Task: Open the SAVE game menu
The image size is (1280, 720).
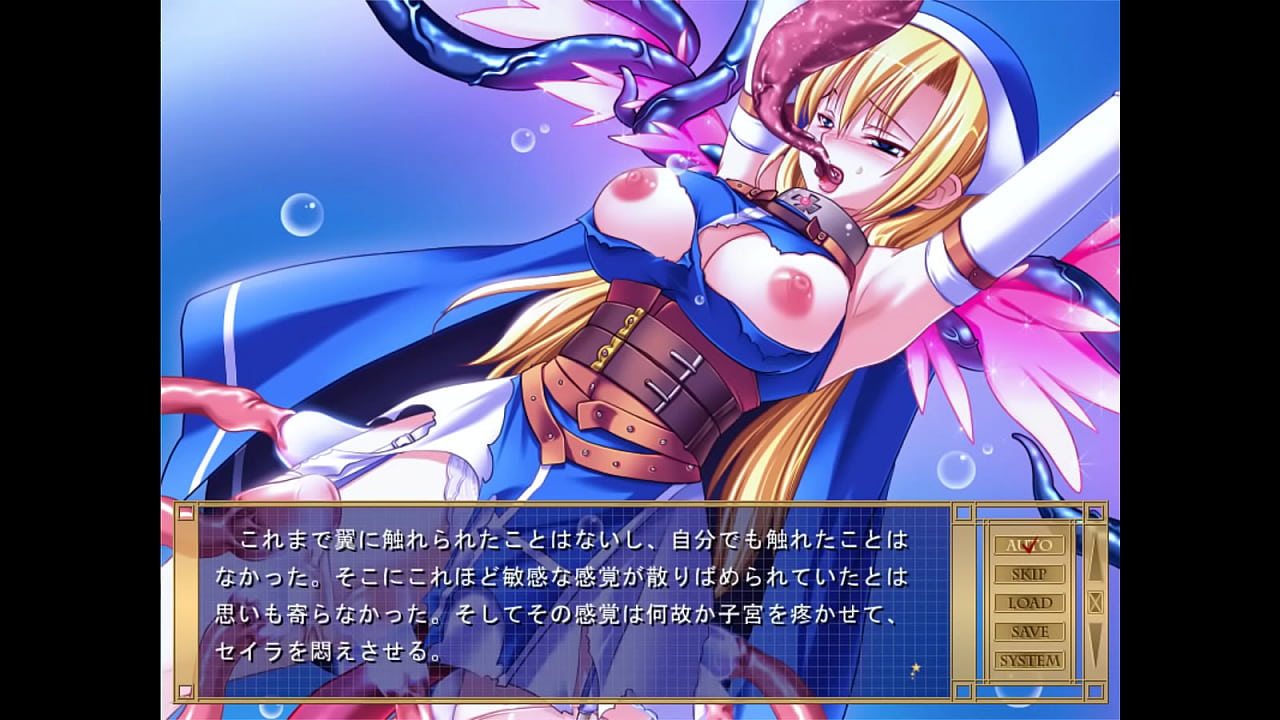Action: [x=1028, y=632]
